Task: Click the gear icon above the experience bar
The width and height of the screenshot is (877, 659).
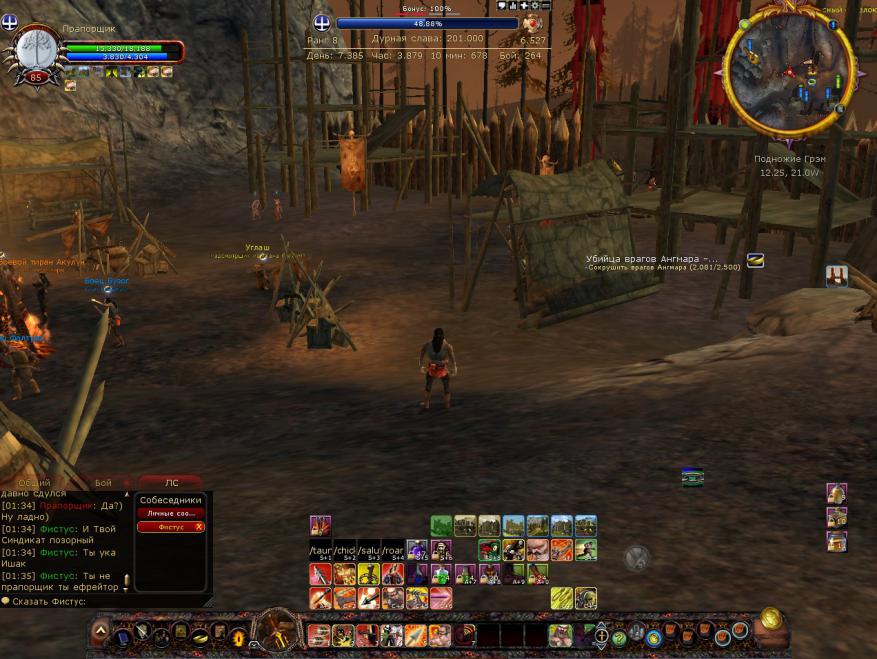Action: pos(535,5)
